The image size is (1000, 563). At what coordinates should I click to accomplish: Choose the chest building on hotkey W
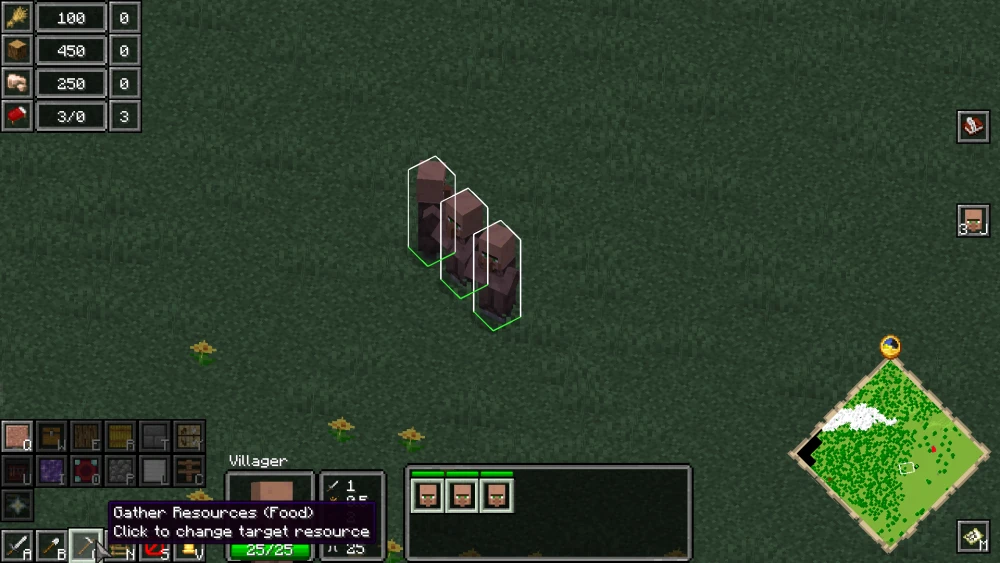pyautogui.click(x=52, y=437)
